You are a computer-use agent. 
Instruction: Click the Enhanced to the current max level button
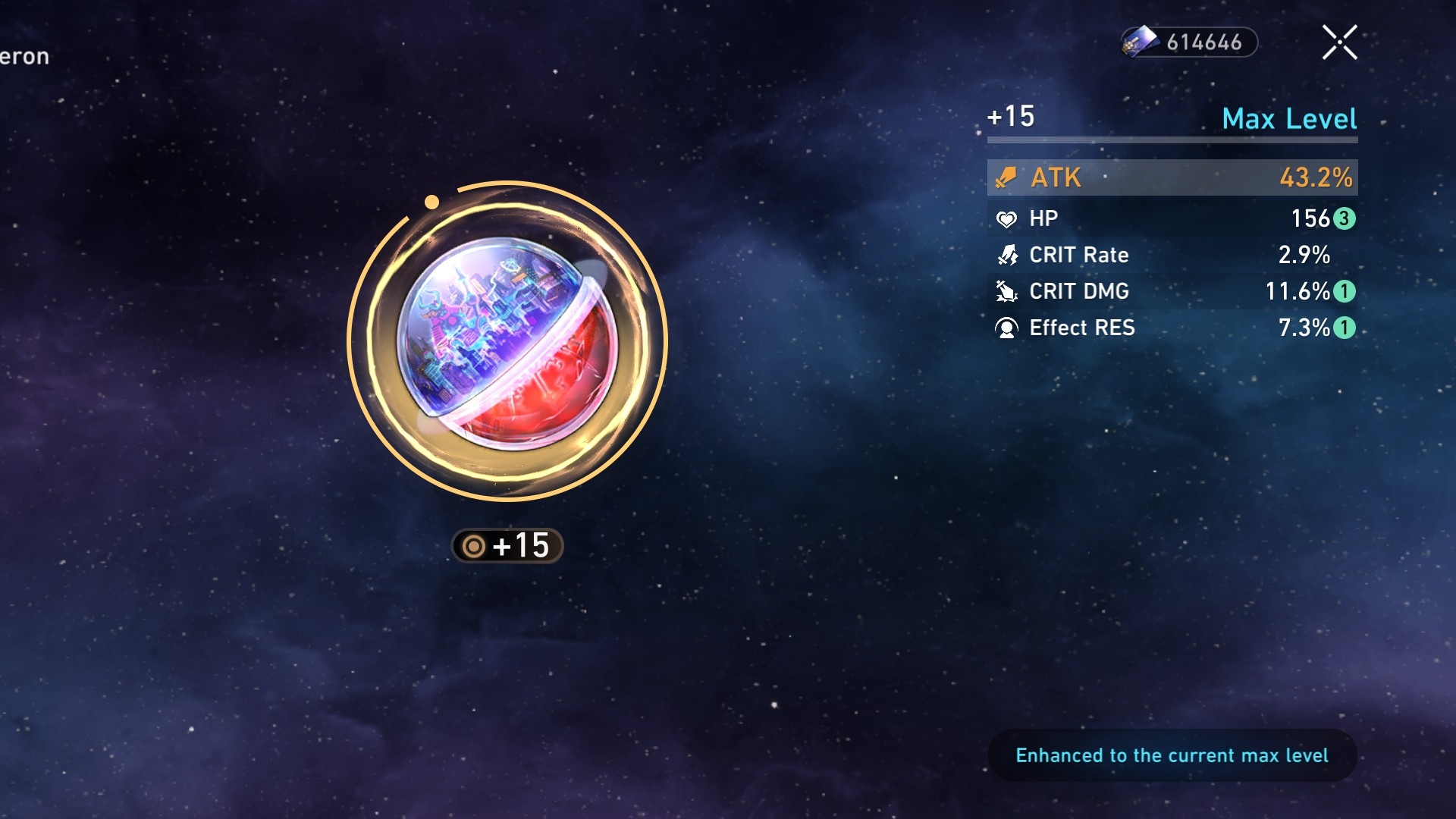1172,755
